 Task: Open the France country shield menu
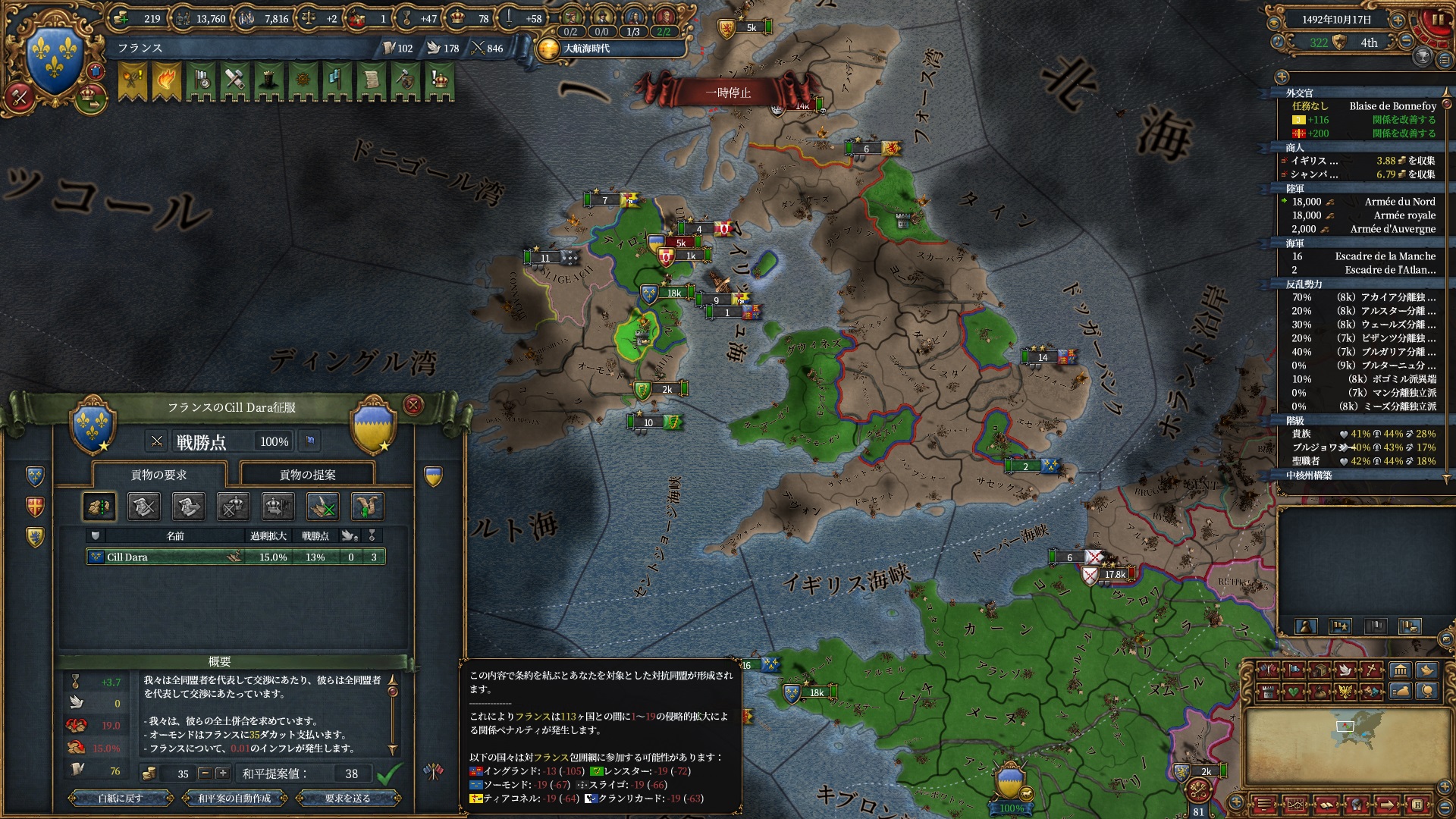click(55, 59)
